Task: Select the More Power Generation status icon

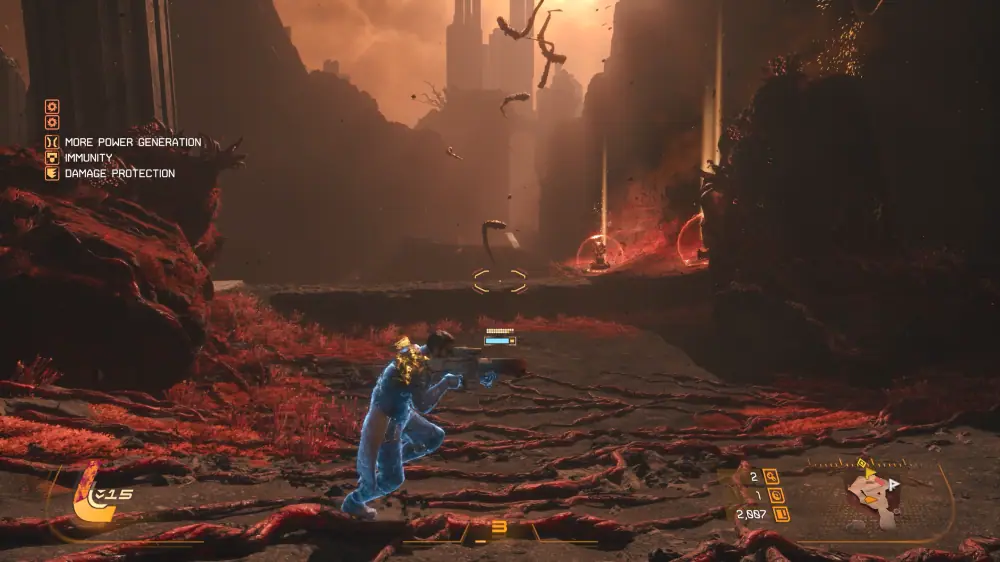Action: click(x=52, y=142)
